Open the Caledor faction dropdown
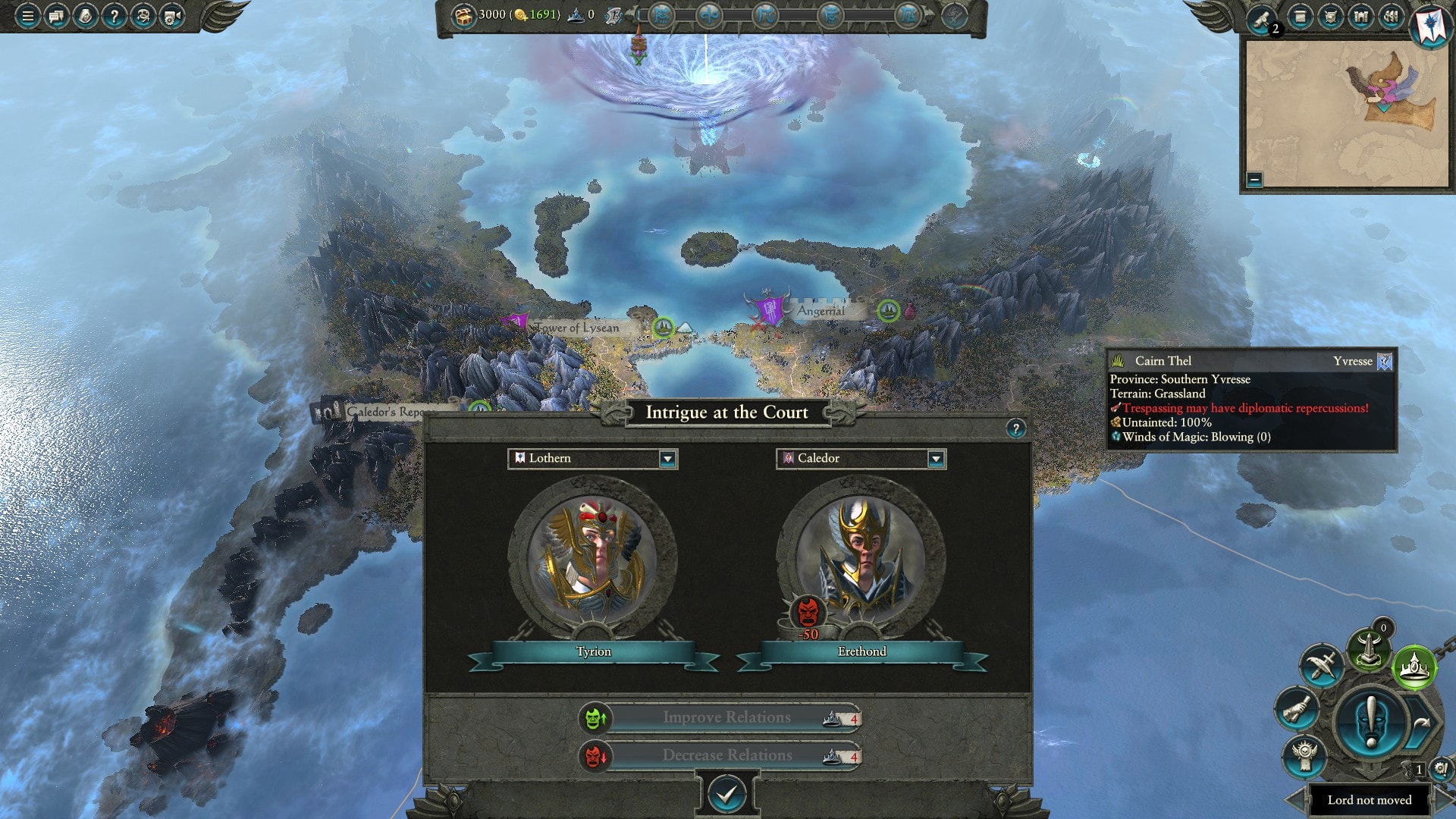Image resolution: width=1456 pixels, height=819 pixels. coord(935,459)
